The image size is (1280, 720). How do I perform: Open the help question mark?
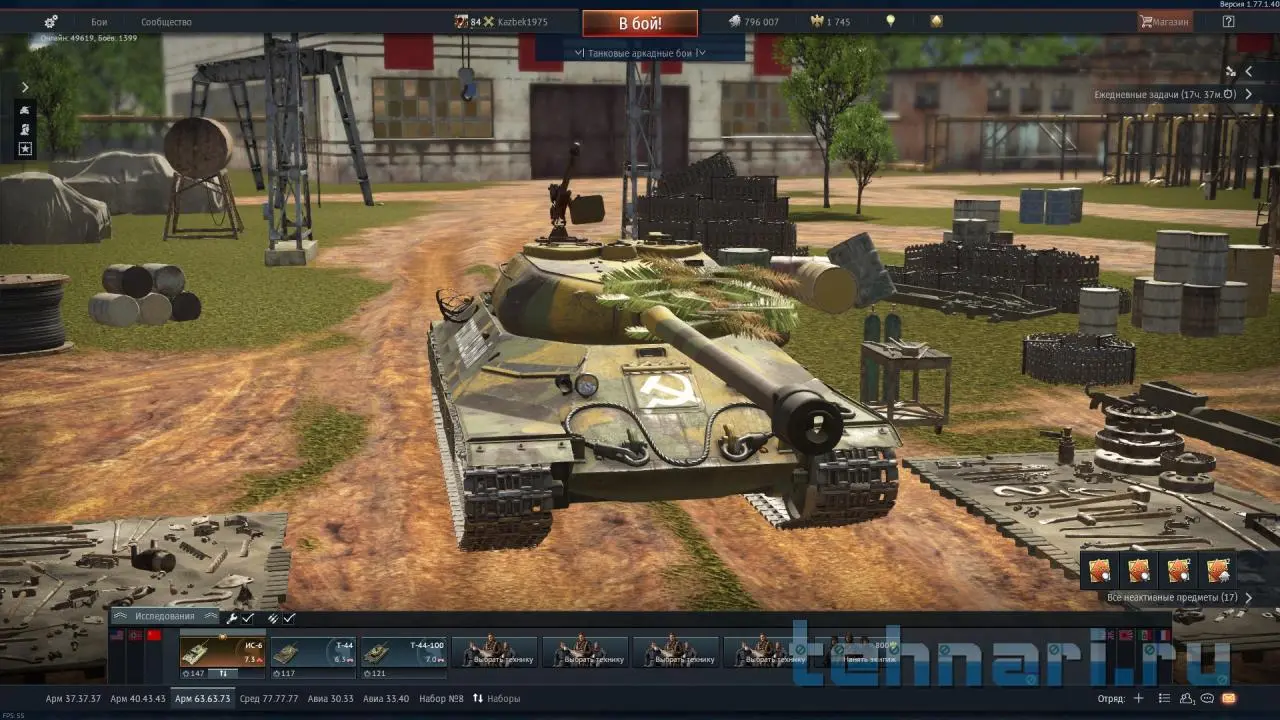[1228, 21]
